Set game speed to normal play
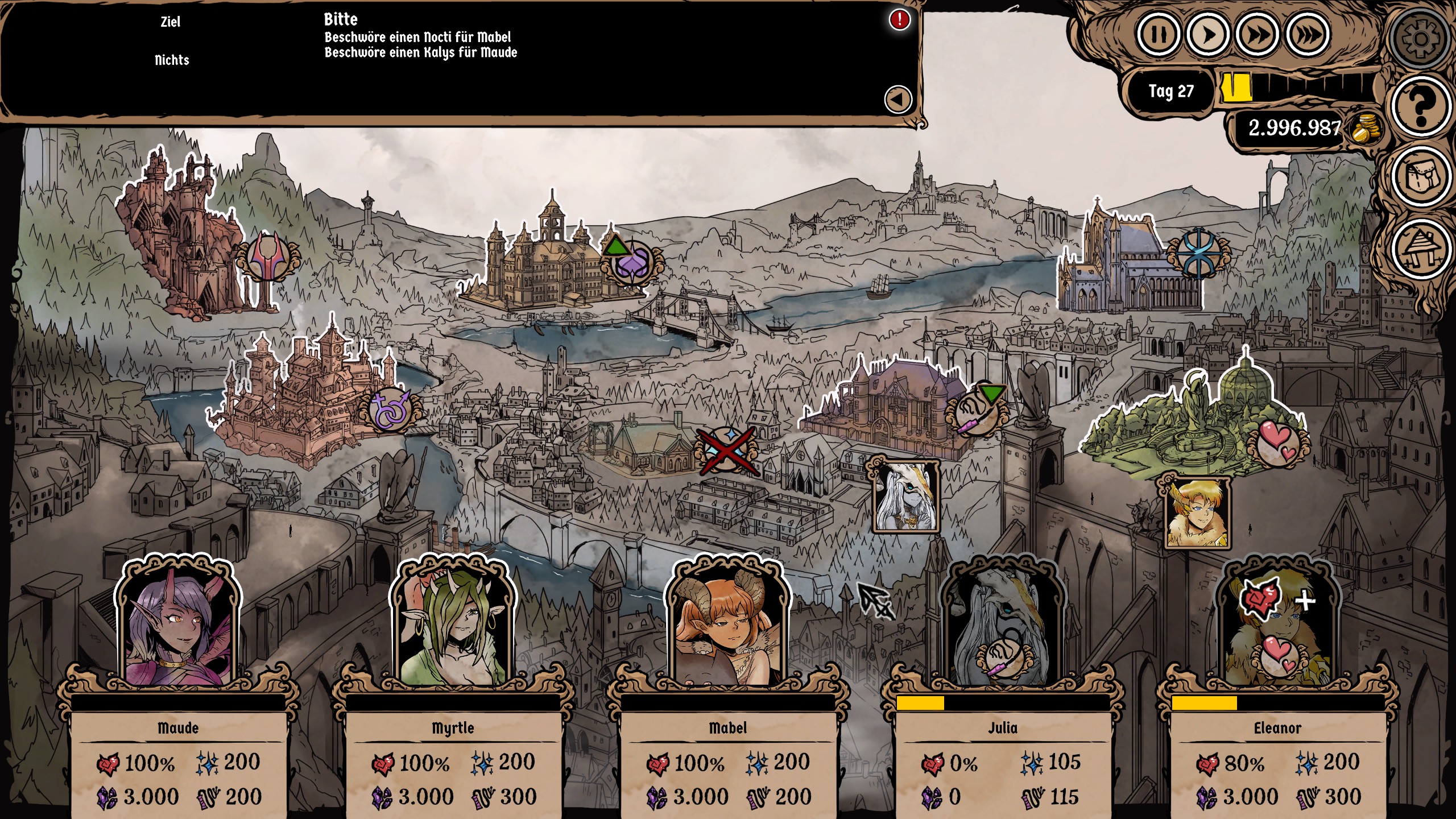The image size is (1456, 819). click(x=1207, y=35)
